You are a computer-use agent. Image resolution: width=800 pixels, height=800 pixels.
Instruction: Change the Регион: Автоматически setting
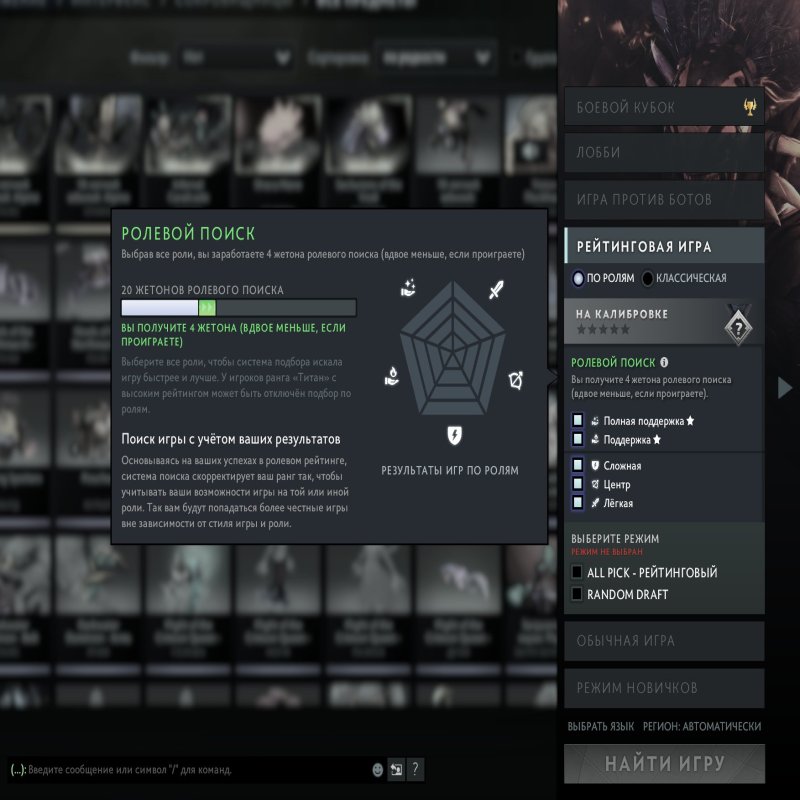pyautogui.click(x=702, y=727)
